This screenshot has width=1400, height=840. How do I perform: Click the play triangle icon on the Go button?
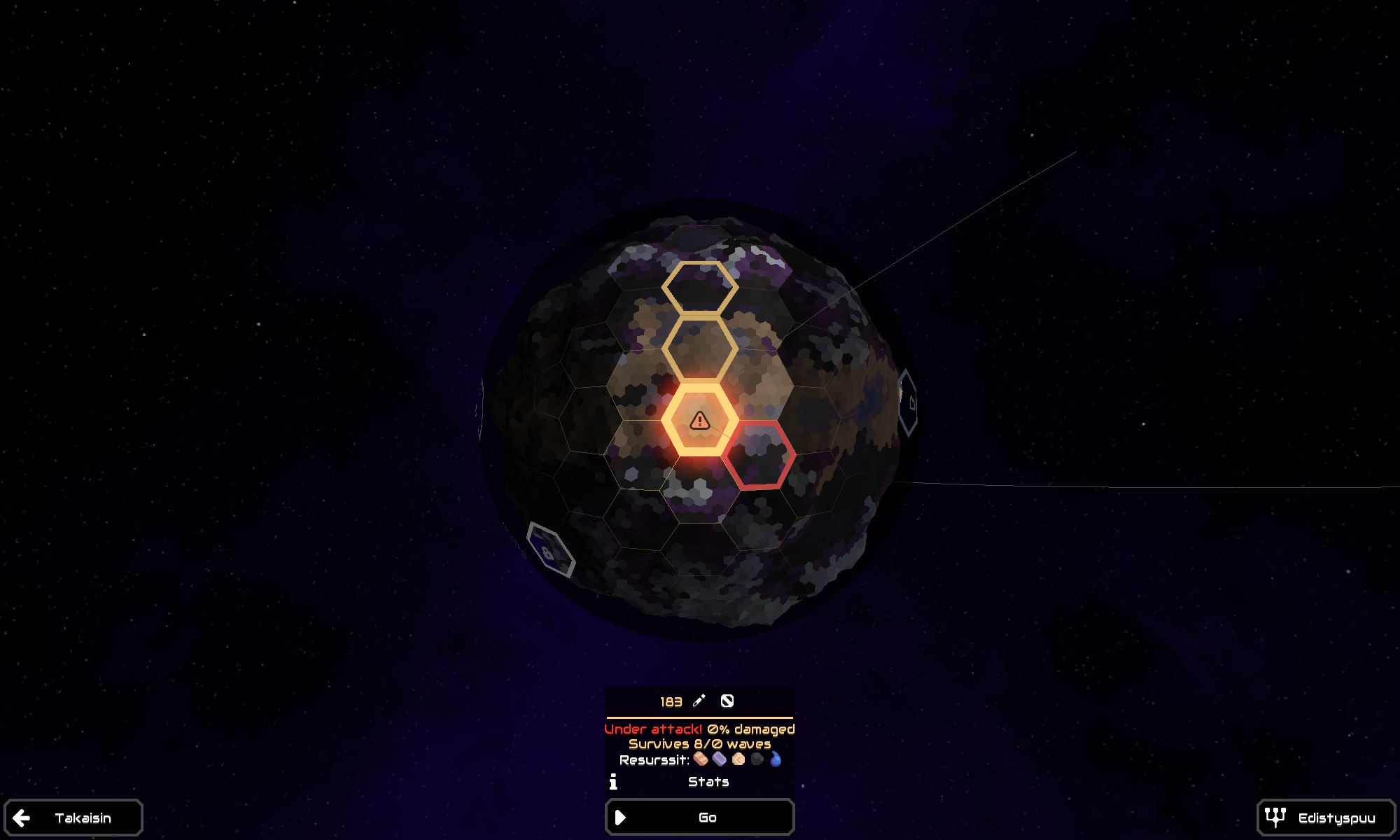point(619,817)
